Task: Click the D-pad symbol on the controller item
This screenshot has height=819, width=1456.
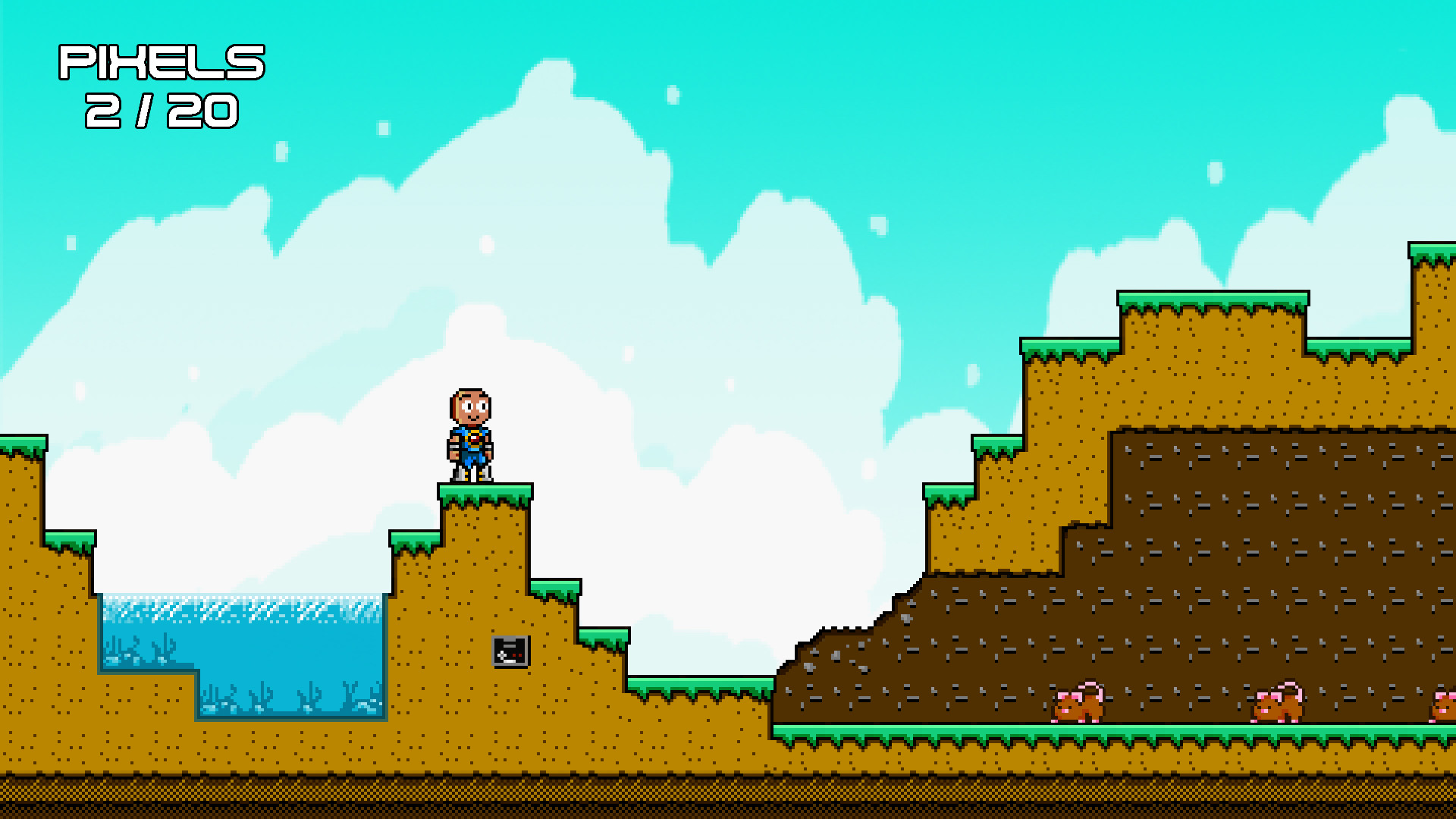Action: coord(501,655)
